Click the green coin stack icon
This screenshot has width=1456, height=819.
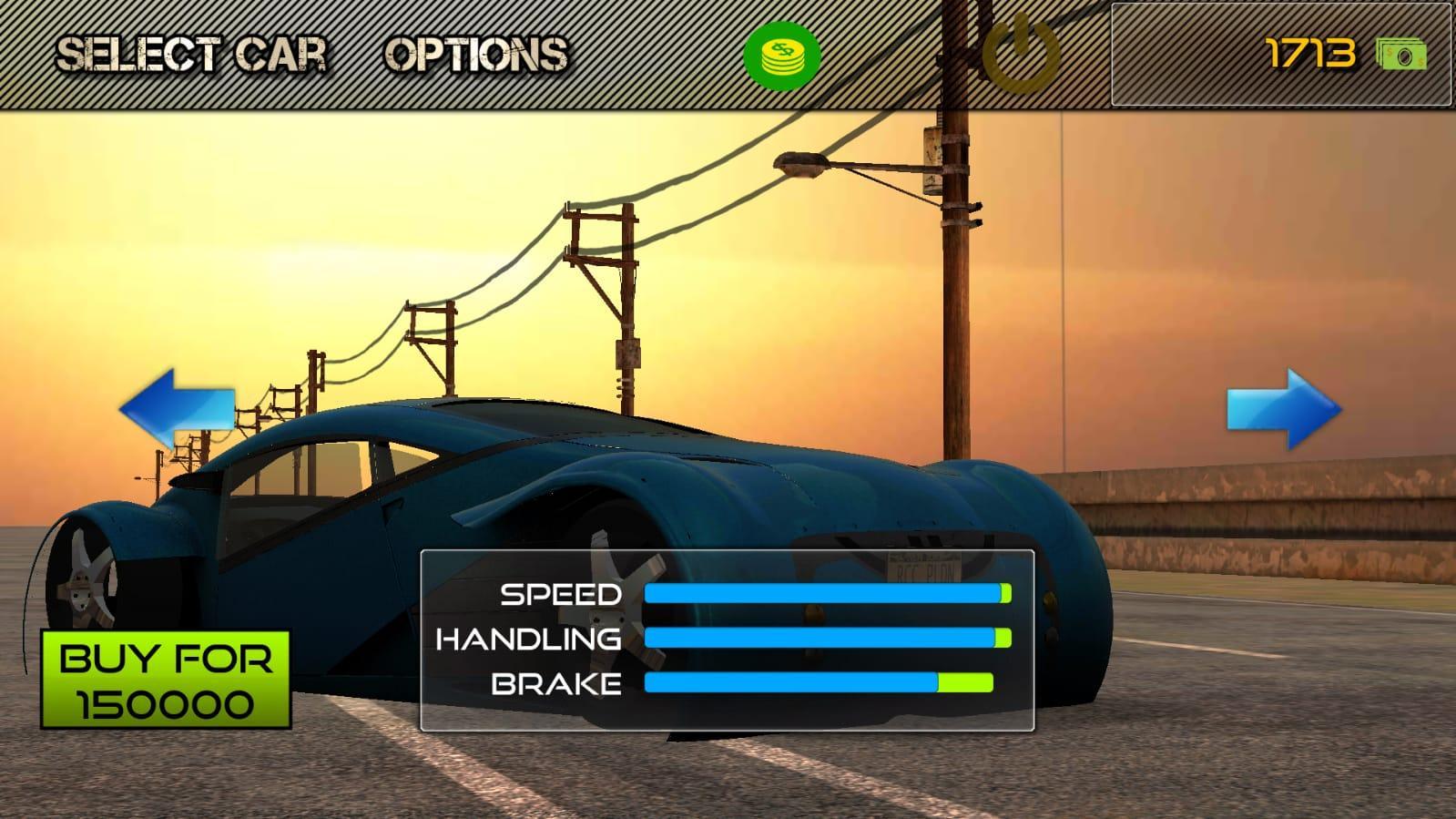pyautogui.click(x=781, y=56)
